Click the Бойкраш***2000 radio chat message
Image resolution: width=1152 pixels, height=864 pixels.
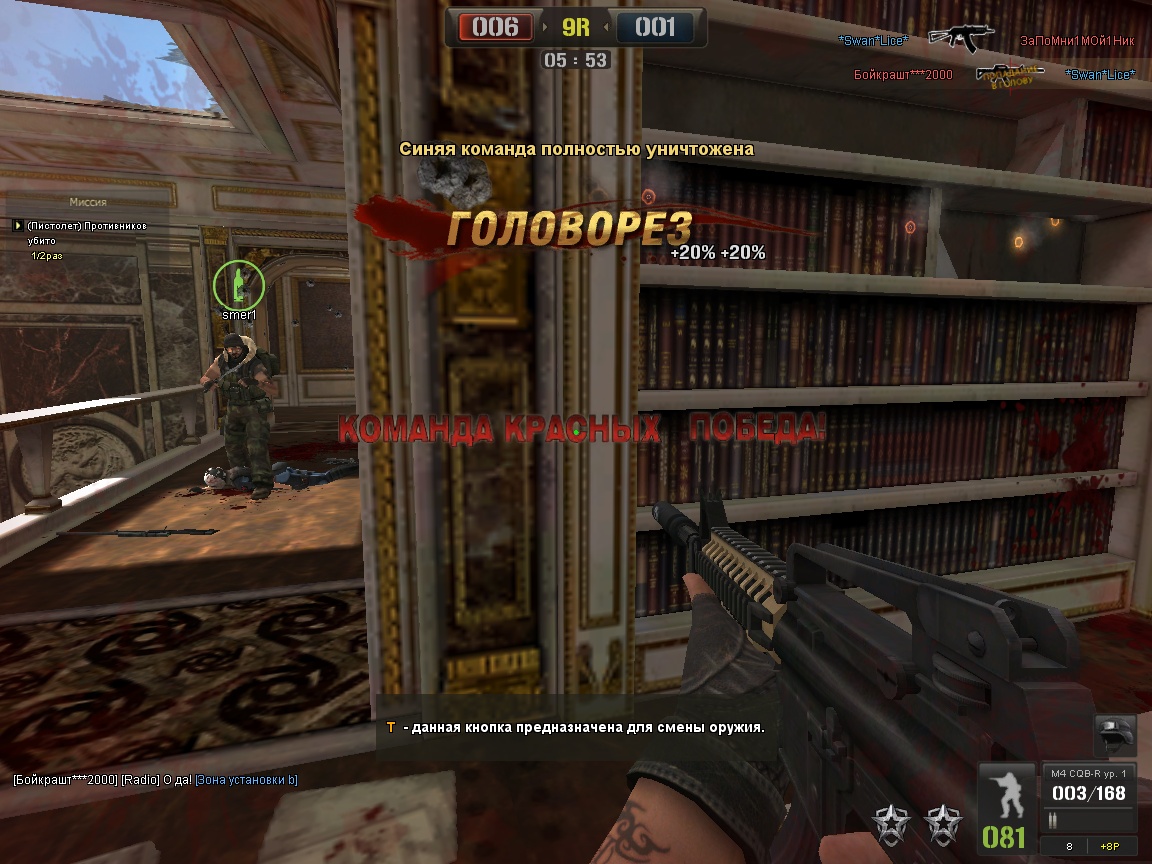pyautogui.click(x=155, y=780)
